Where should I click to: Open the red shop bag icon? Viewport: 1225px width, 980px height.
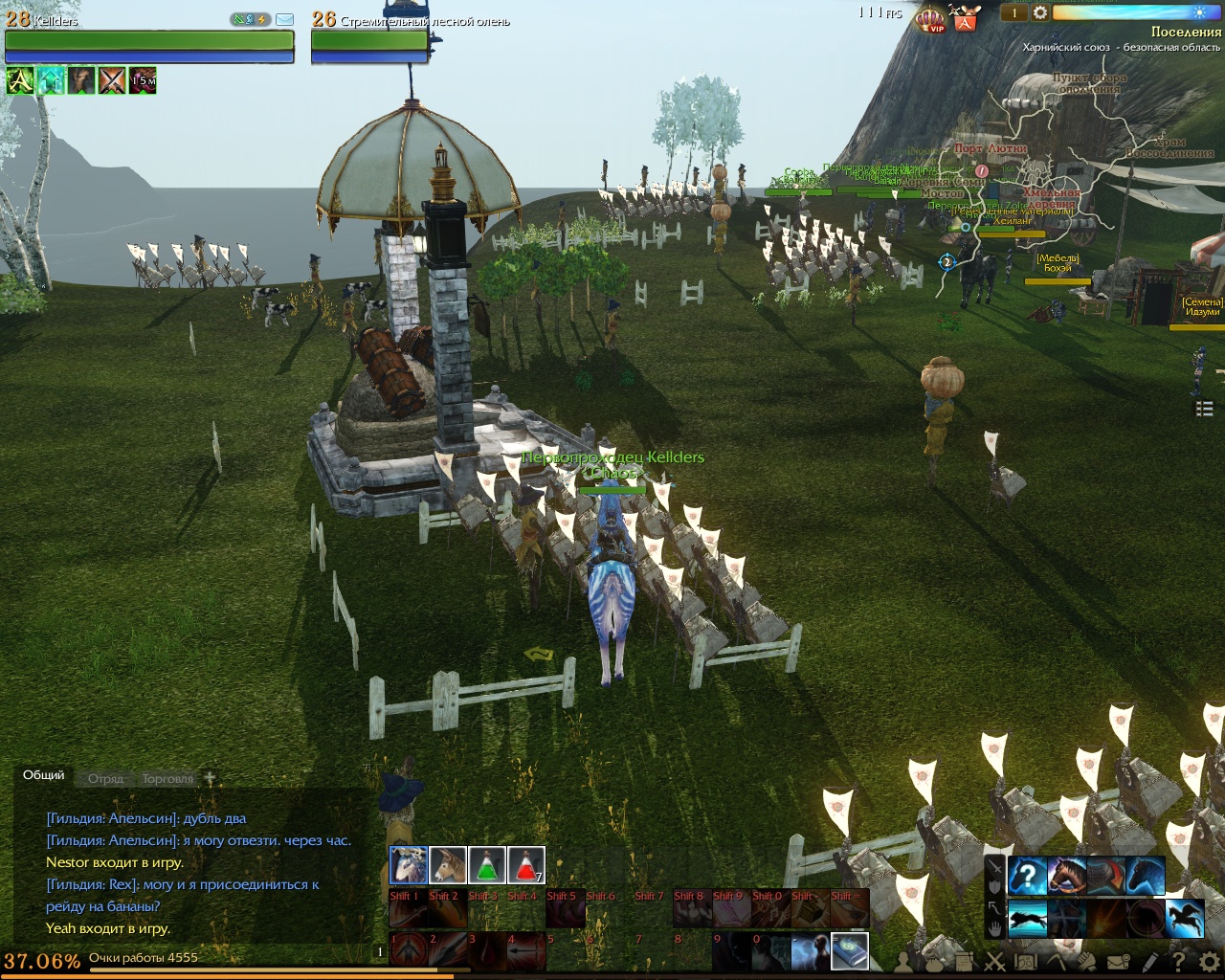(965, 18)
